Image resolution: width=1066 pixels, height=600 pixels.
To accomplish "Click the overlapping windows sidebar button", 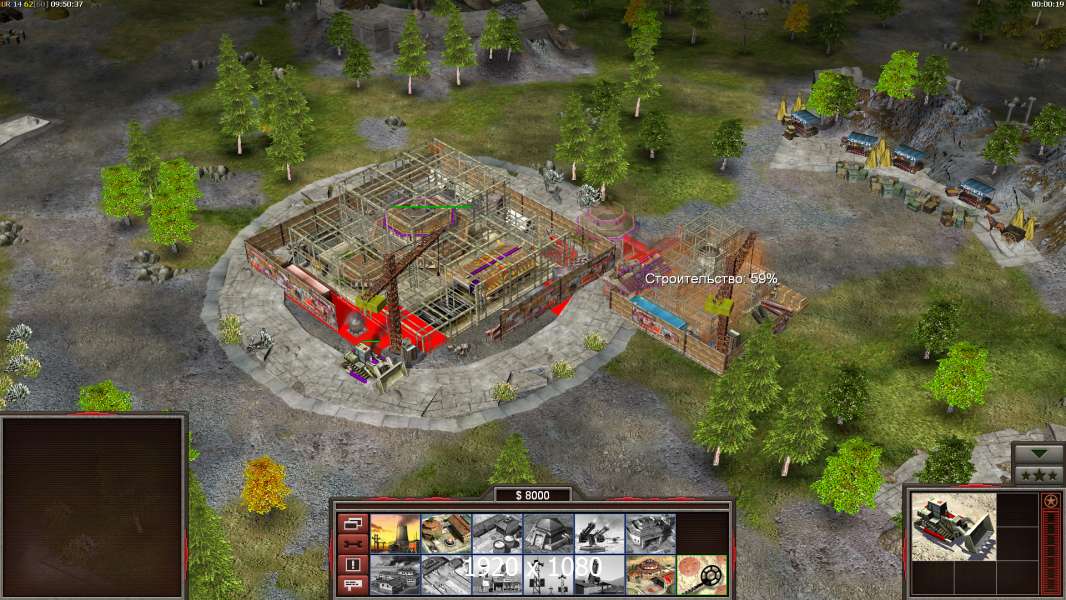I will coord(352,523).
